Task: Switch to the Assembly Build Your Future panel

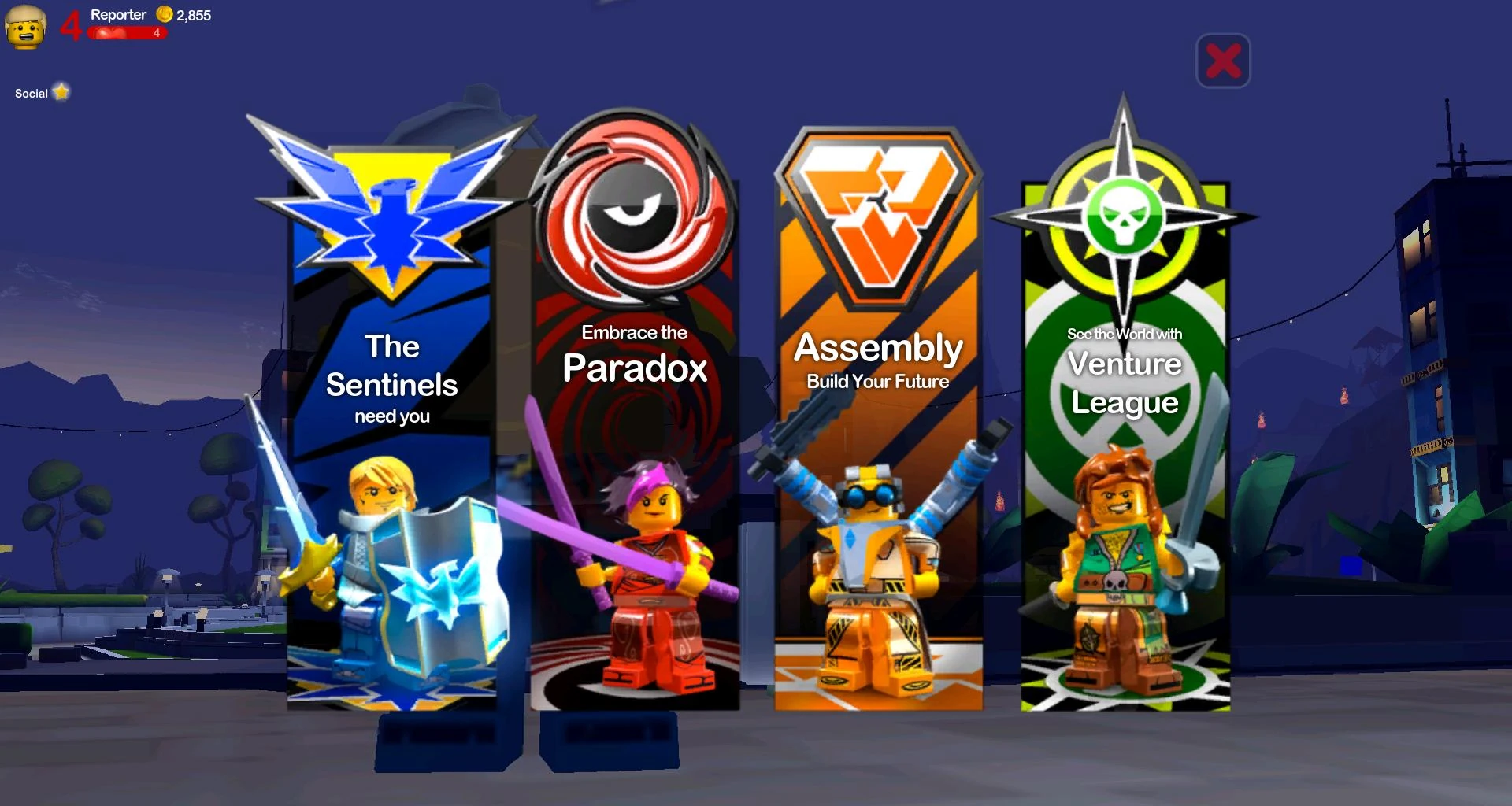Action: 876,359
